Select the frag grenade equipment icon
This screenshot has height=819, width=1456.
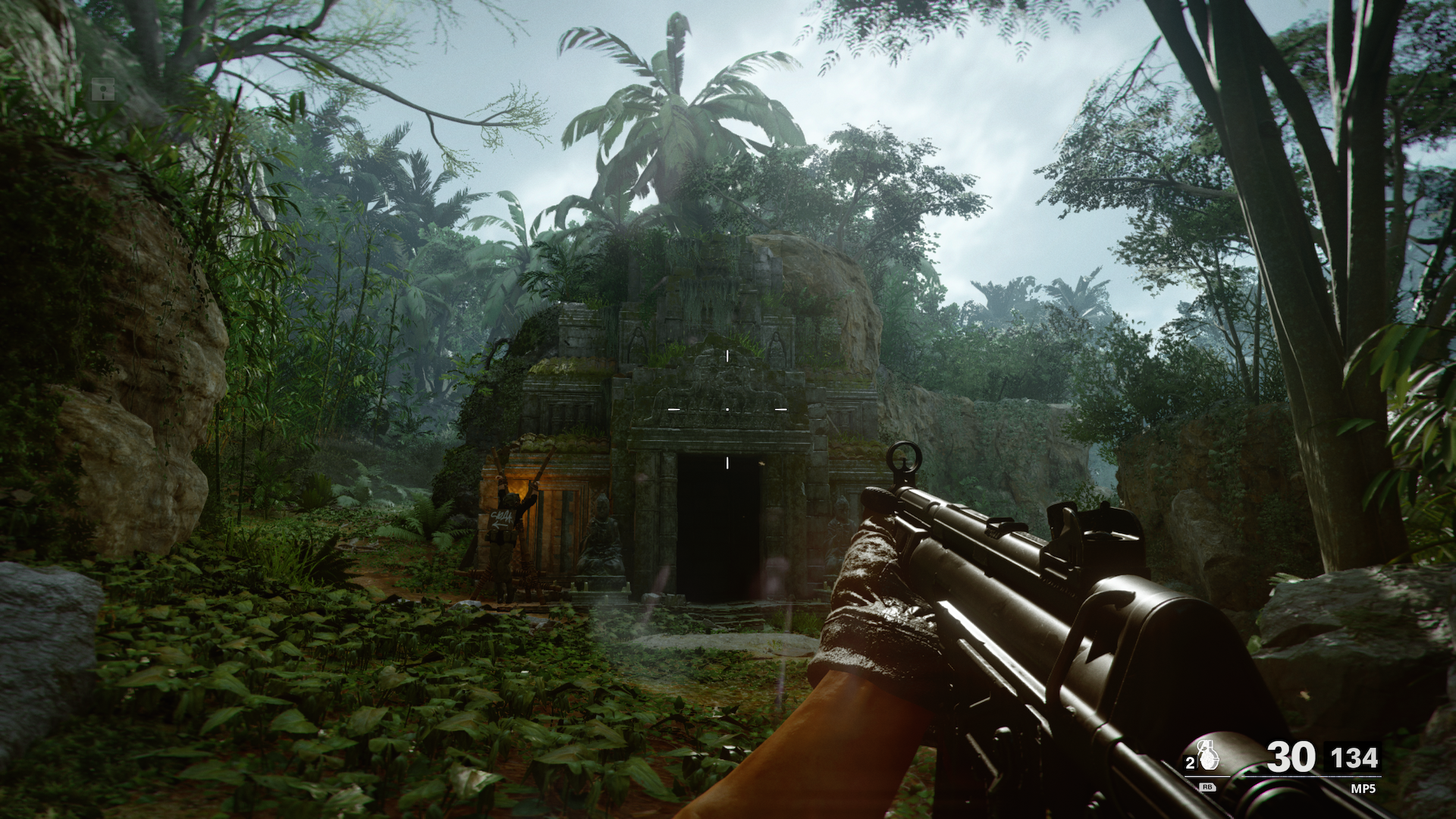point(1209,755)
